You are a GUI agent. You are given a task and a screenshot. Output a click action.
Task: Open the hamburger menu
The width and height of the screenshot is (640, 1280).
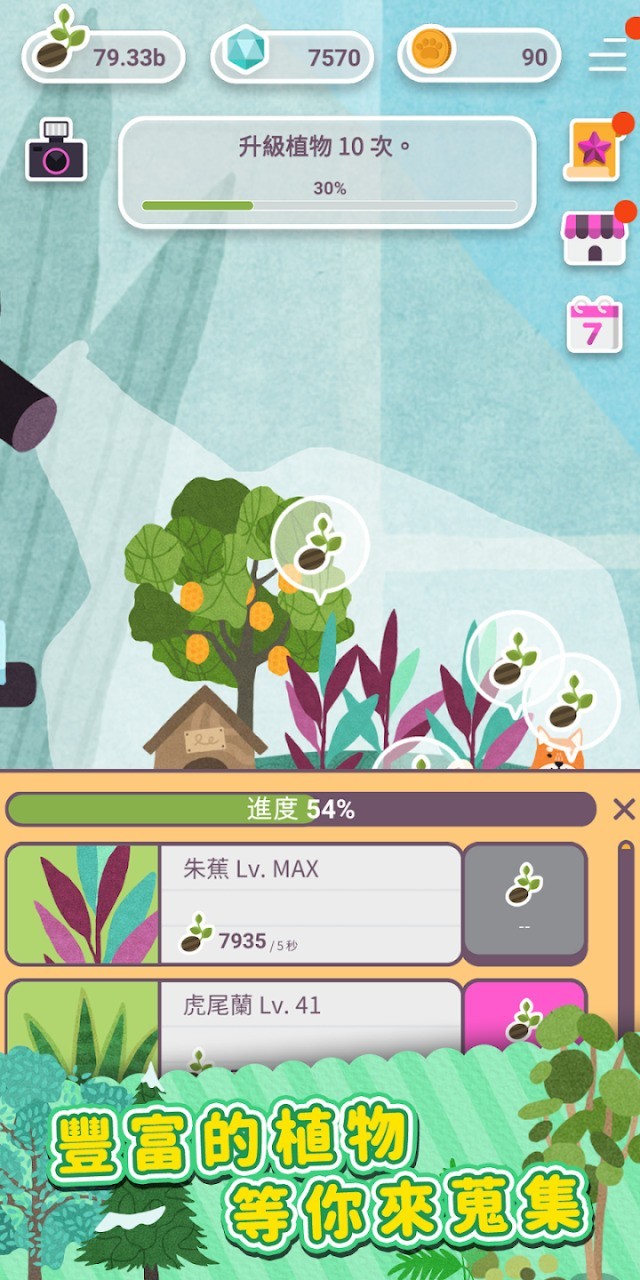click(x=607, y=55)
